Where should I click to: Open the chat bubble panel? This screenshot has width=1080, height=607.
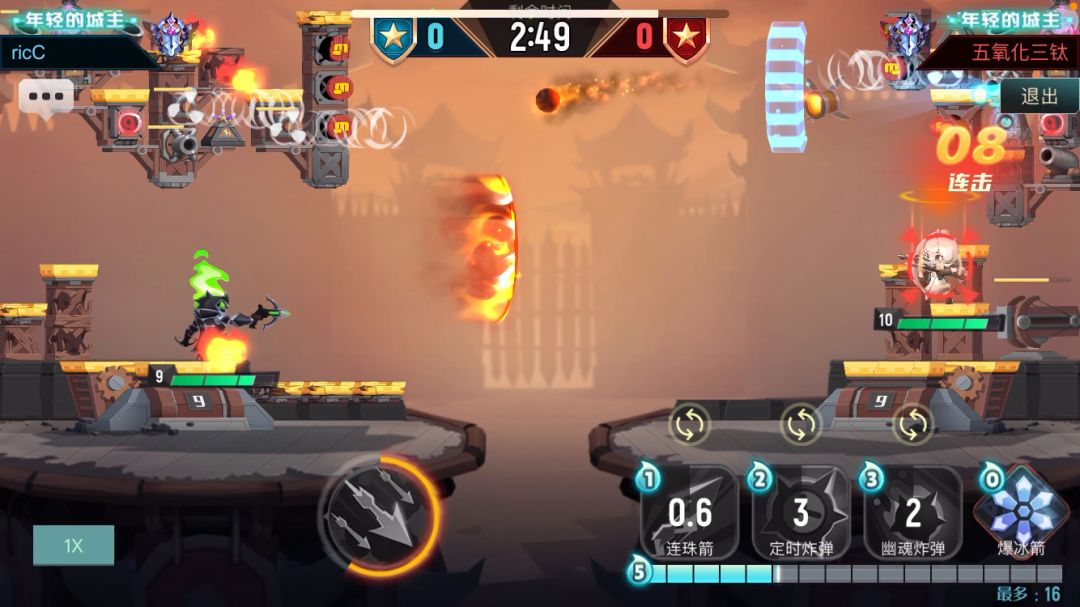coord(46,97)
